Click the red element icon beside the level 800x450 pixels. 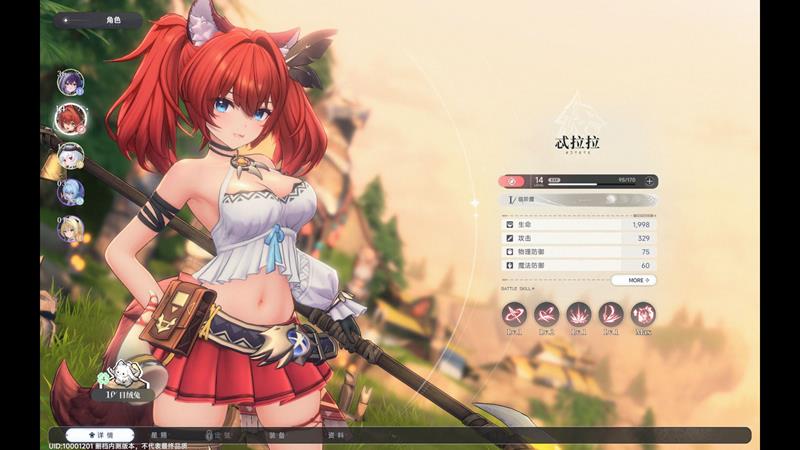[x=514, y=181]
